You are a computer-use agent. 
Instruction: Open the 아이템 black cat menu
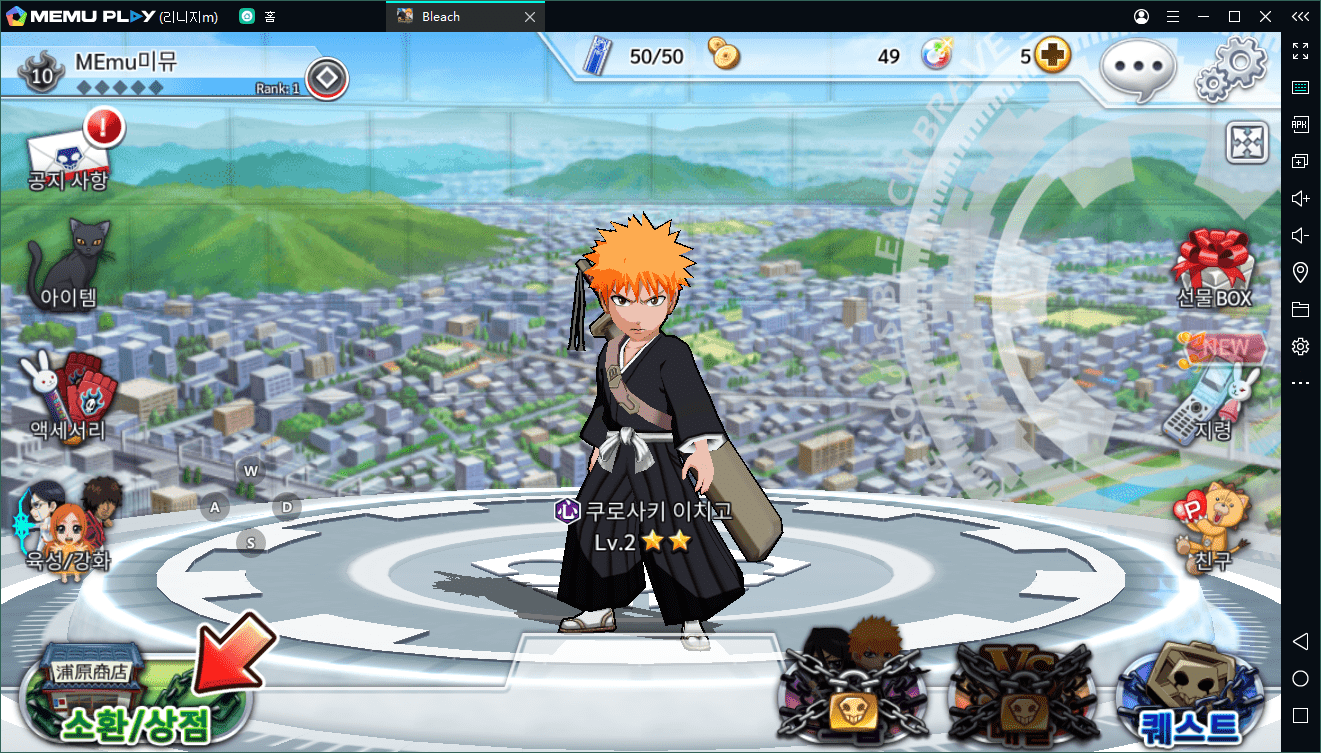[69, 265]
